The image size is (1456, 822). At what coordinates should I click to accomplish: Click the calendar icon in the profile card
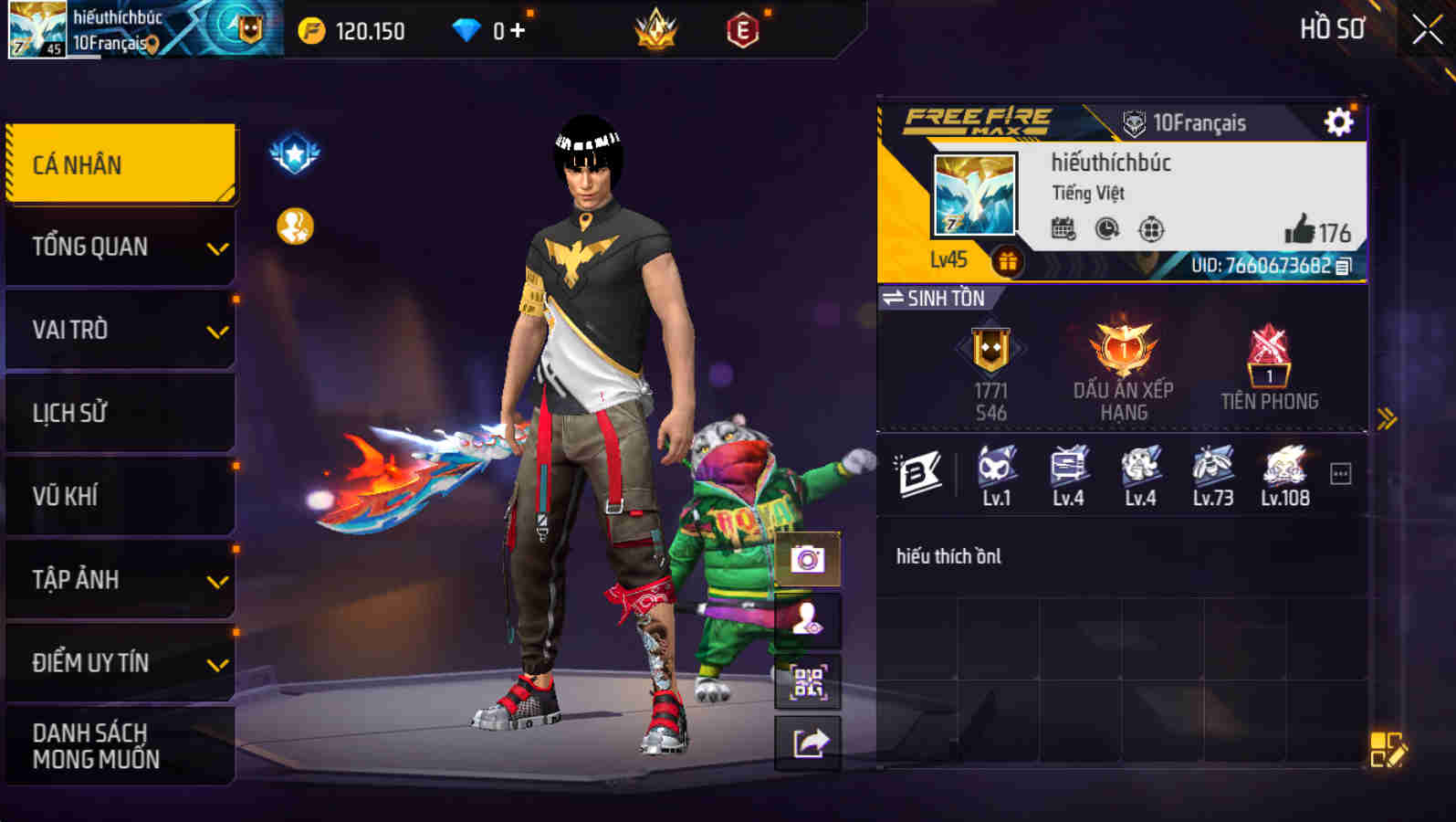point(1062,230)
